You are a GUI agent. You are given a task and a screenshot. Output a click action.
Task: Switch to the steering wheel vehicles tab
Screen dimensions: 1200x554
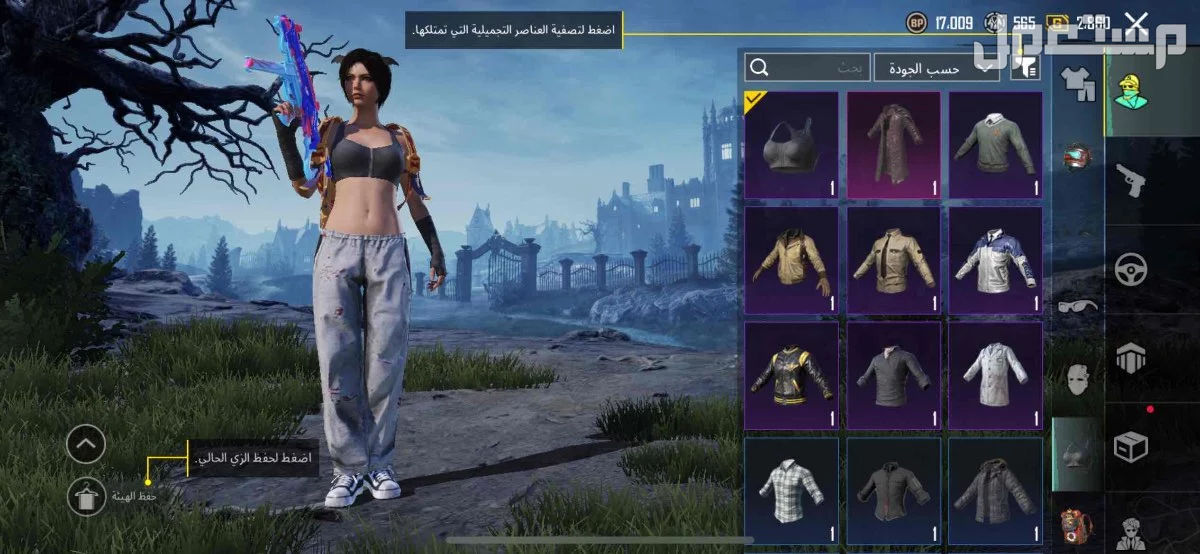tap(1132, 269)
